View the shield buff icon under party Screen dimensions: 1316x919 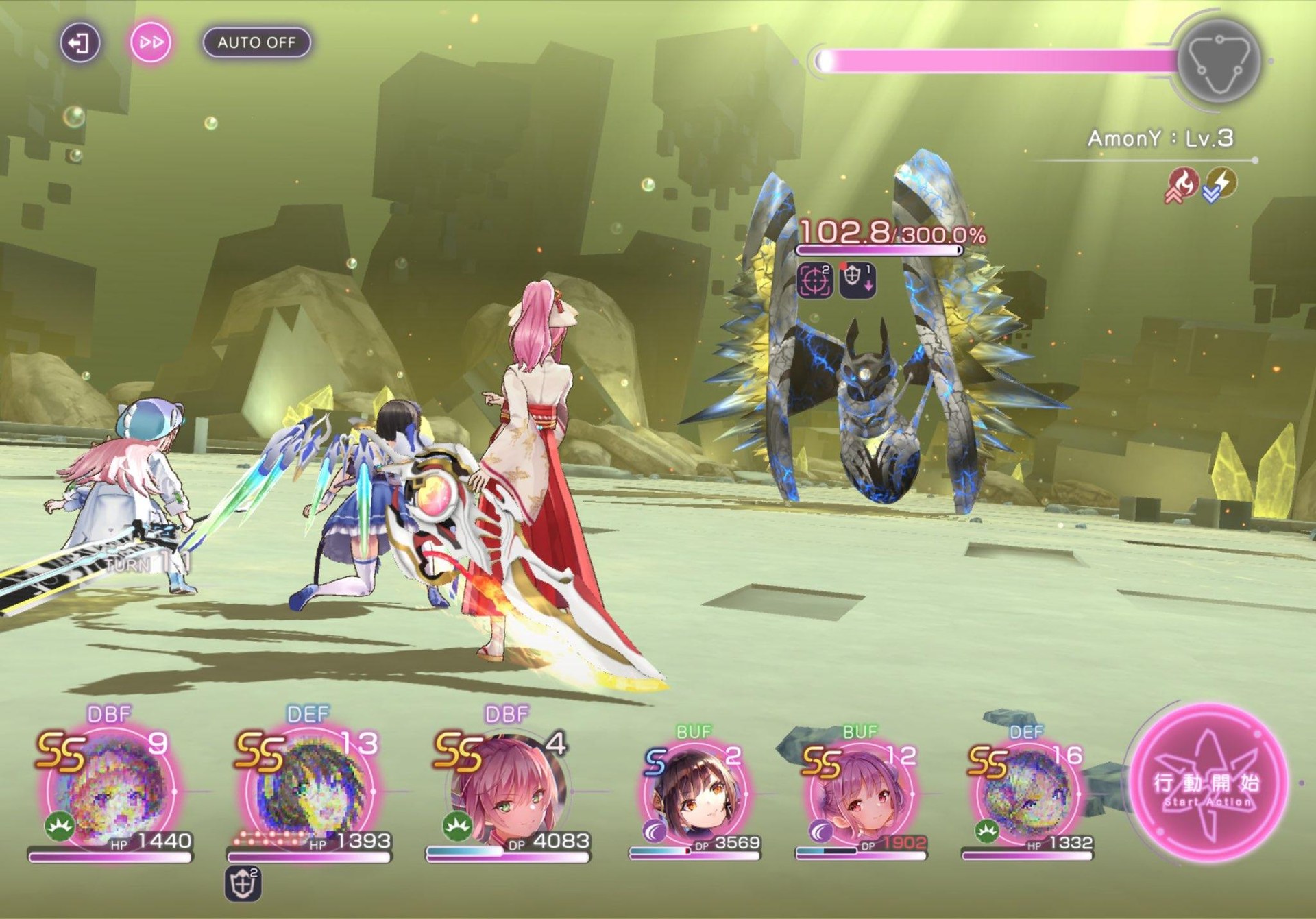click(x=243, y=884)
